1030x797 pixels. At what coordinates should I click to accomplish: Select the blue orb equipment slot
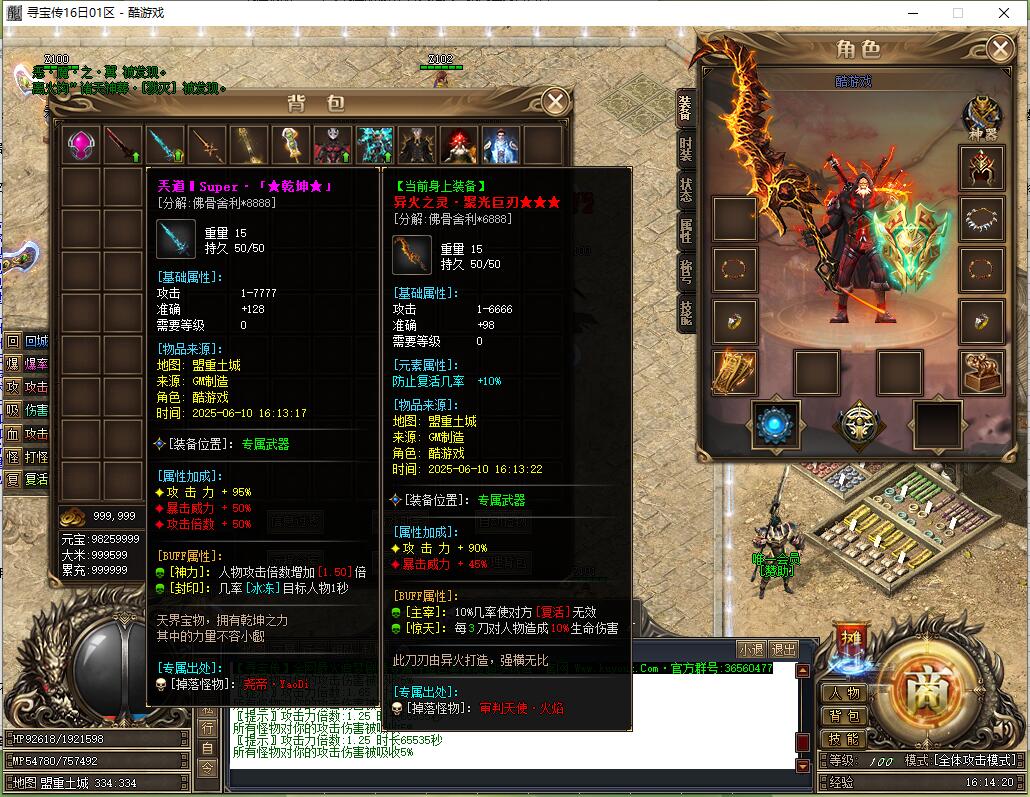[775, 423]
